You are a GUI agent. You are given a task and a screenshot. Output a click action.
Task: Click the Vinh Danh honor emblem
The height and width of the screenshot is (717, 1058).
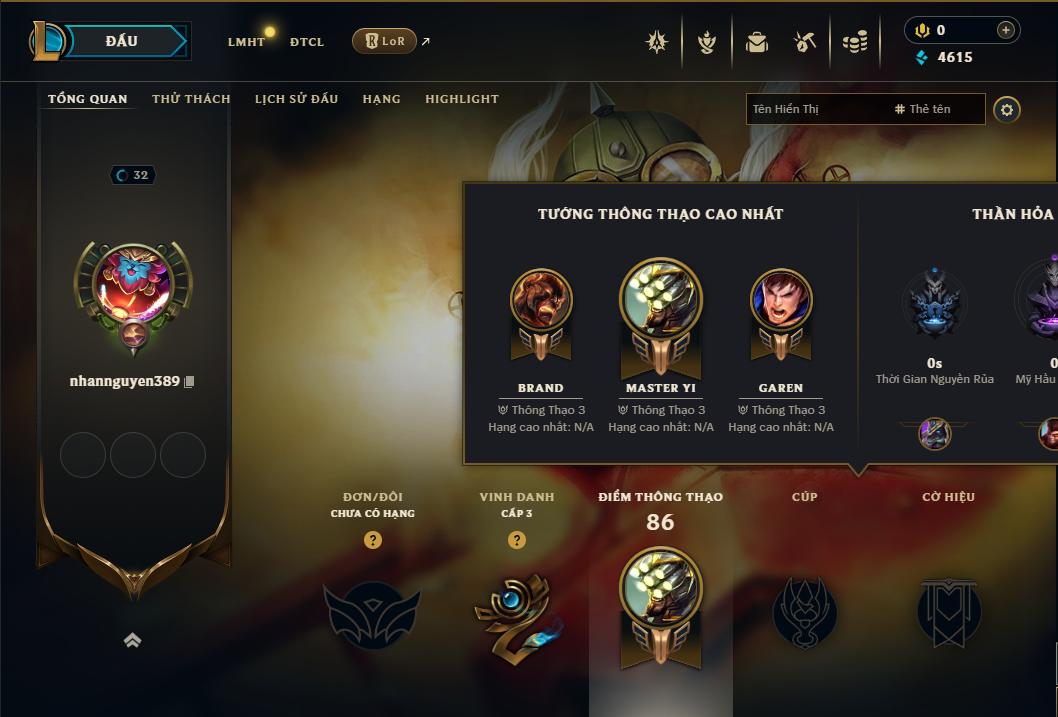pyautogui.click(x=516, y=614)
